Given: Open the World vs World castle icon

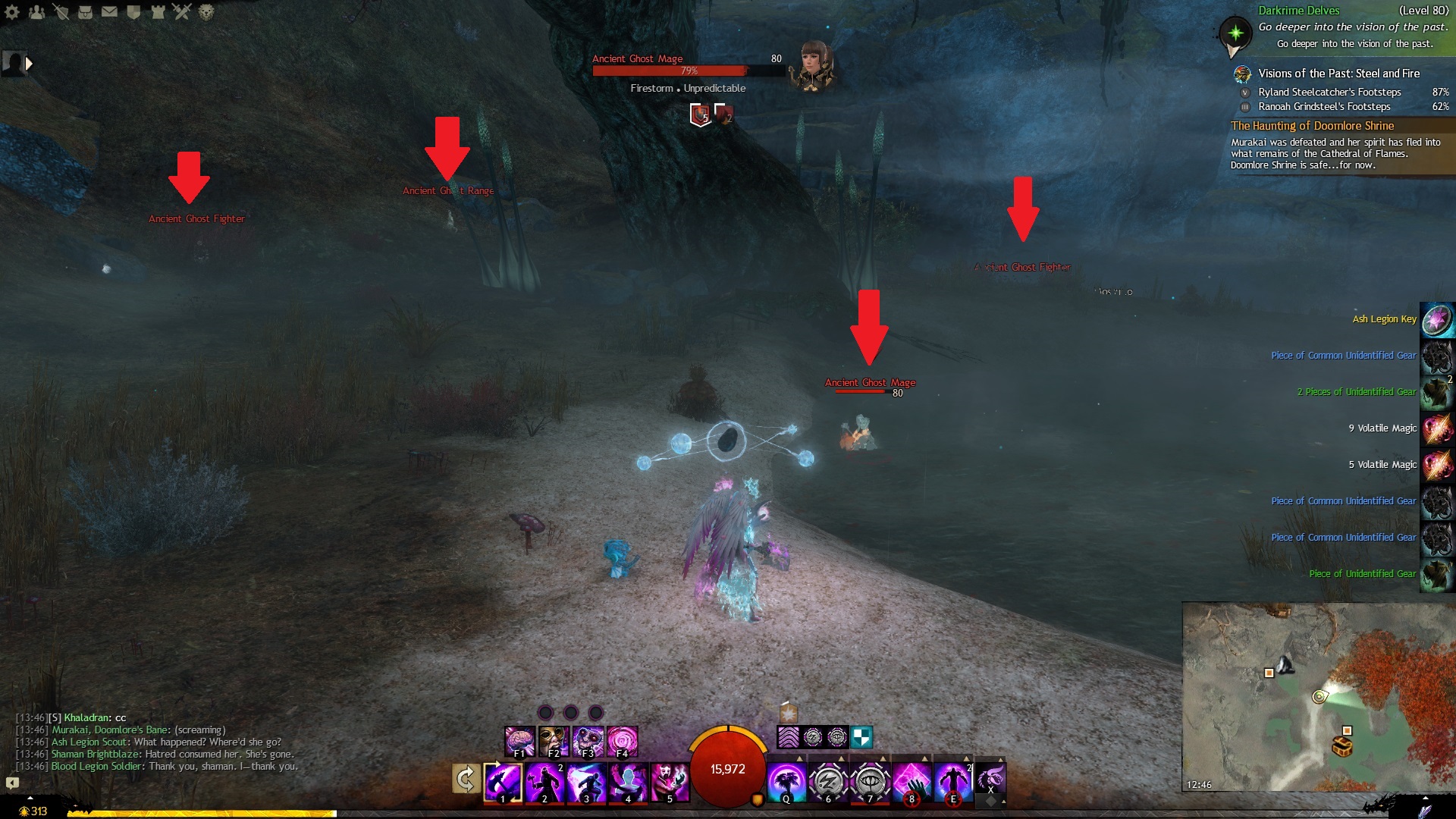Looking at the screenshot, I should click(x=158, y=12).
